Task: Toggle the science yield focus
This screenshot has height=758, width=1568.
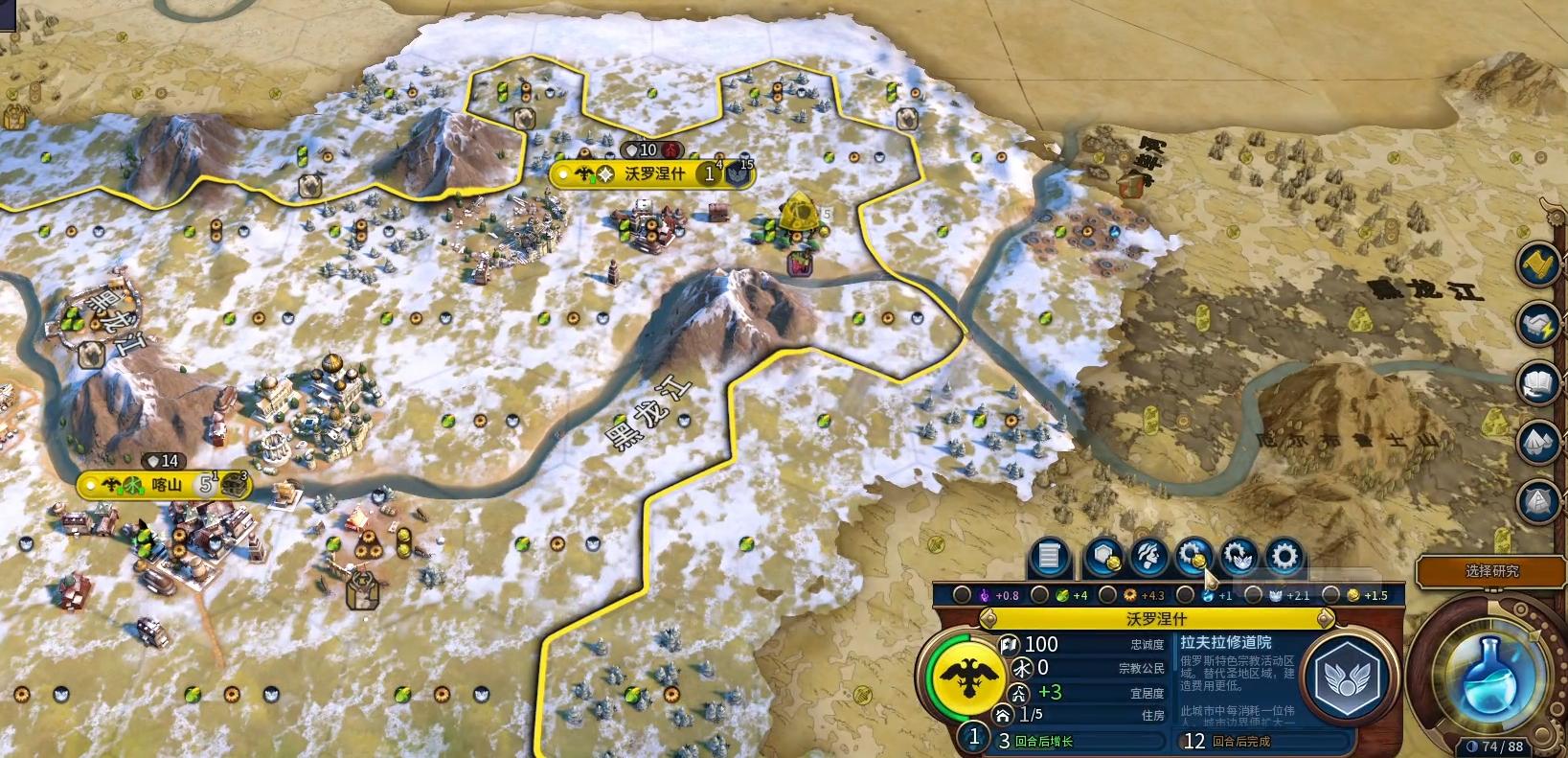Action: 1186,595
